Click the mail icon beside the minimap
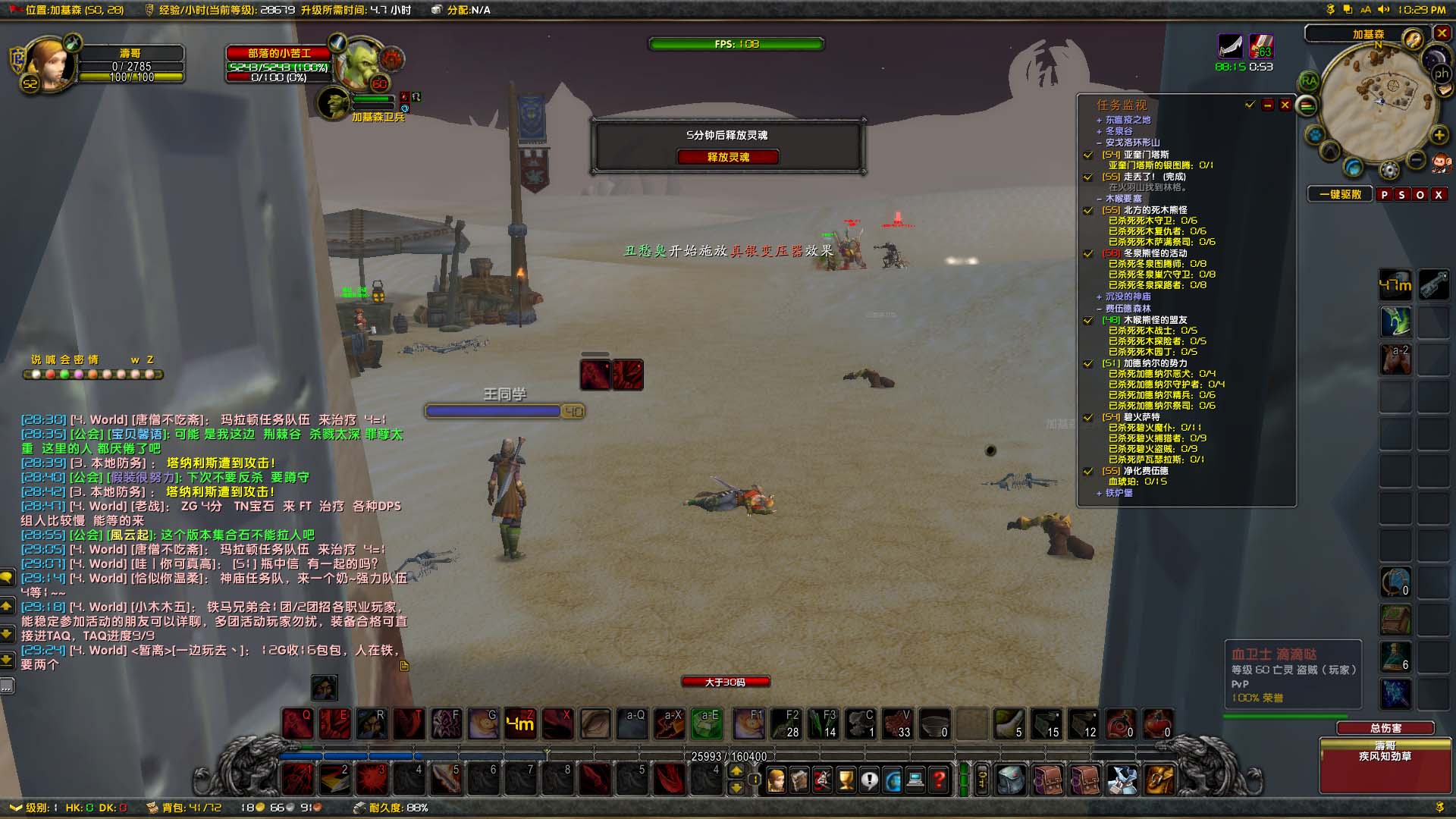Viewport: 1456px width, 819px height. (x=1445, y=90)
